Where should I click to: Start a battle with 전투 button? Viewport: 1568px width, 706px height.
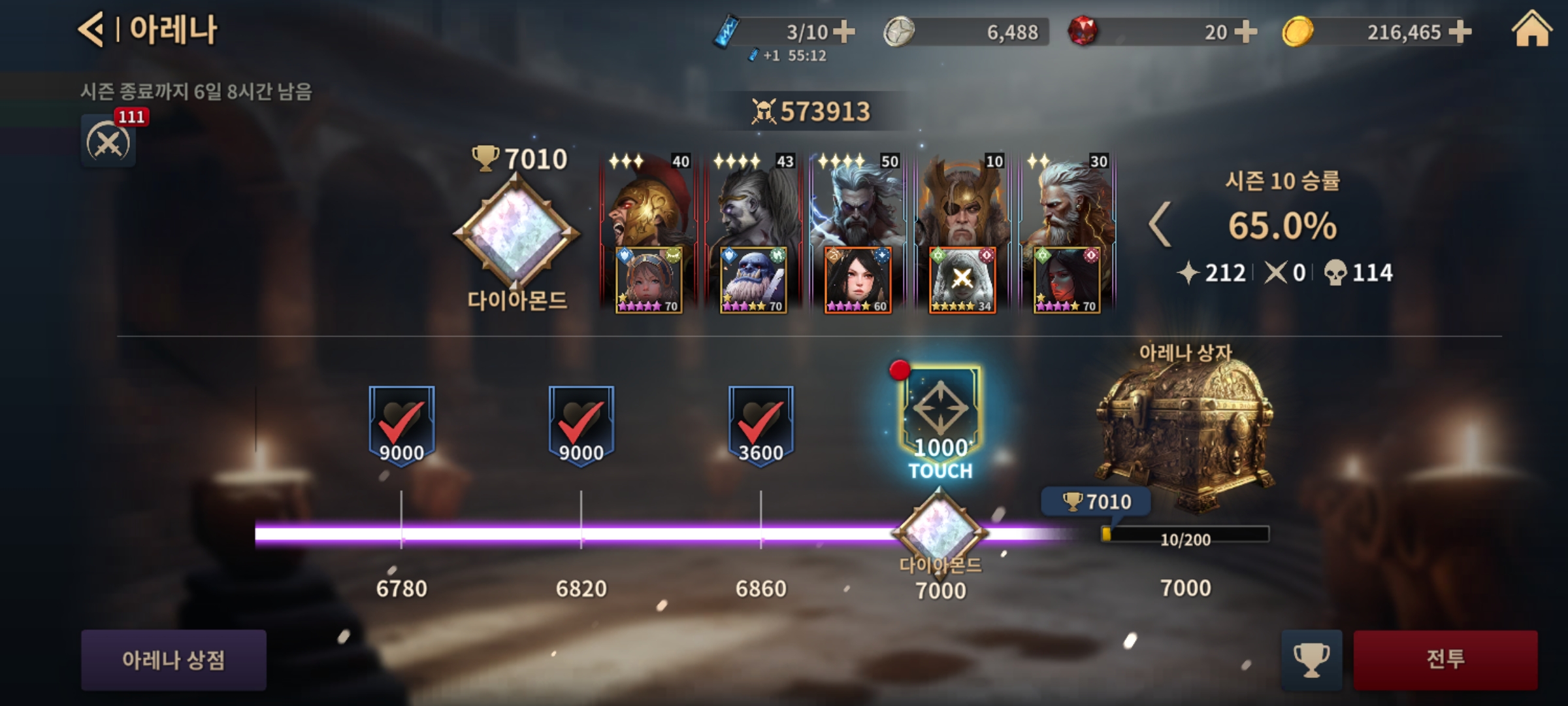1445,660
